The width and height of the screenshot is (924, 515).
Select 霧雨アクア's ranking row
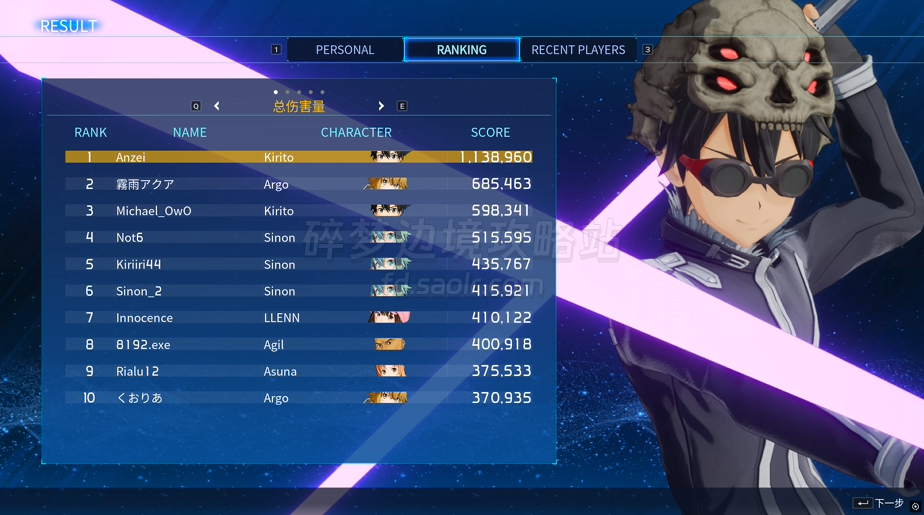click(x=298, y=184)
